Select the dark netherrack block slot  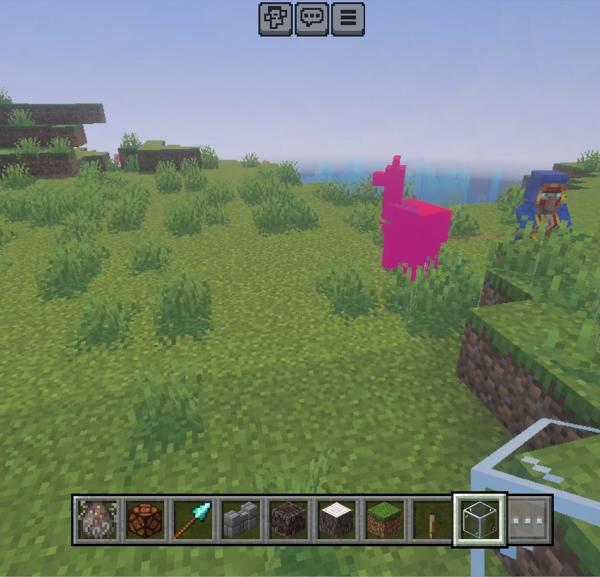(289, 520)
